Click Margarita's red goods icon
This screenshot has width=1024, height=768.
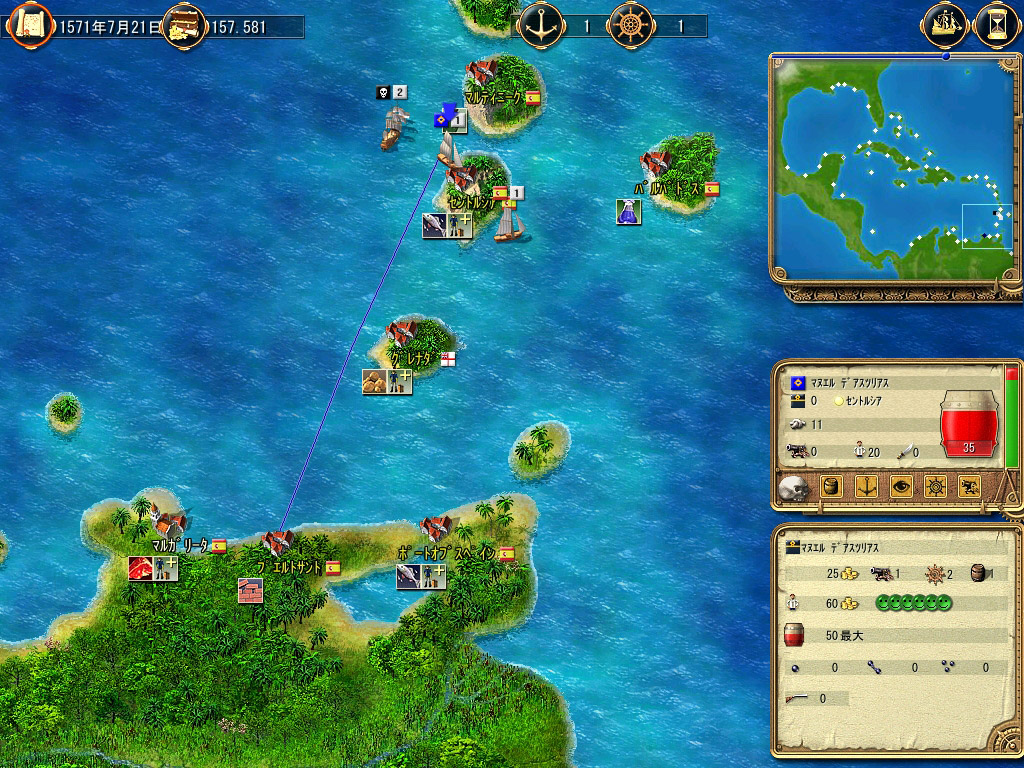click(x=140, y=568)
